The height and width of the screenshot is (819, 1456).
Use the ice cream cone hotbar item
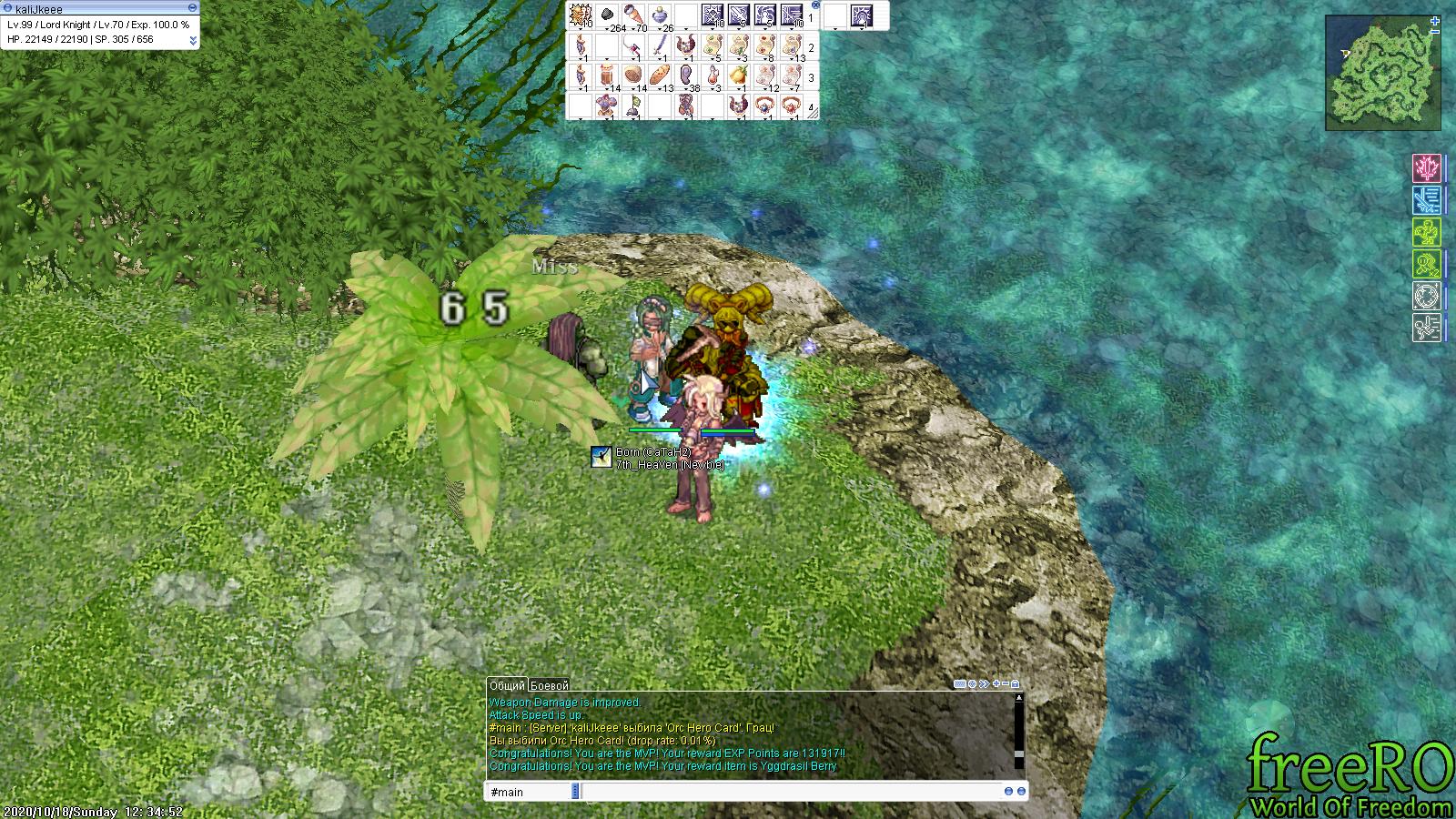[x=632, y=15]
